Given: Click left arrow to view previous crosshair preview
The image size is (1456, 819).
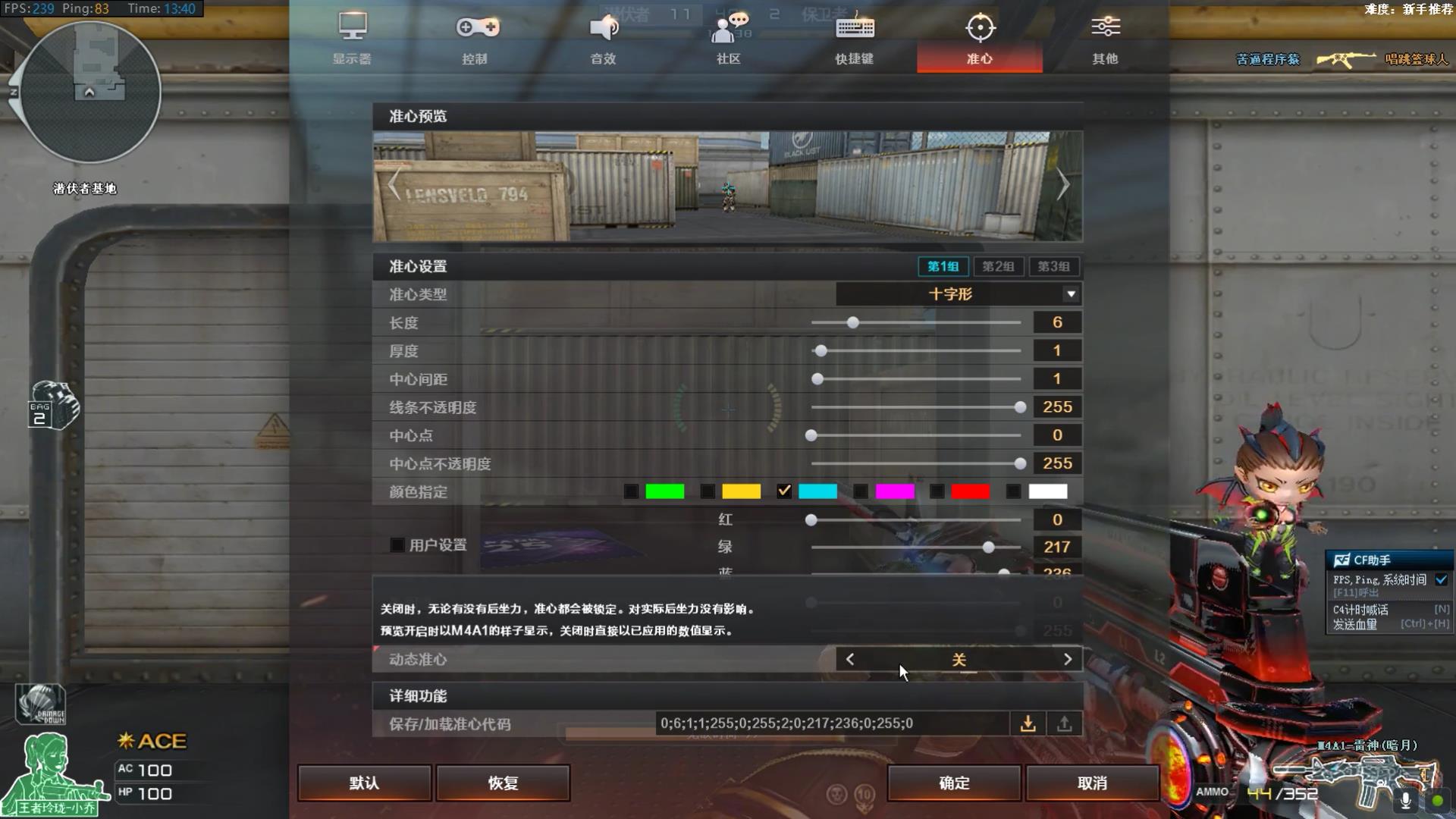Looking at the screenshot, I should coord(394,184).
